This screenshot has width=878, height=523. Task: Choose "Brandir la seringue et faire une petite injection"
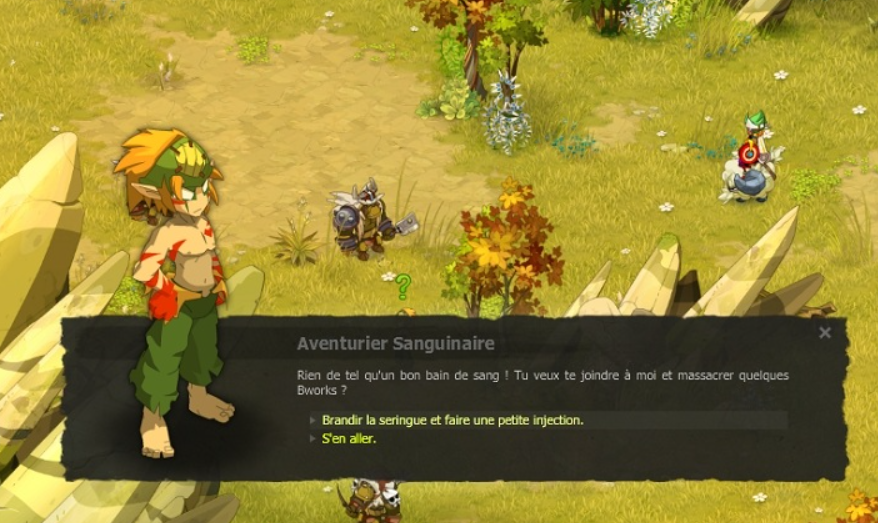coord(452,420)
